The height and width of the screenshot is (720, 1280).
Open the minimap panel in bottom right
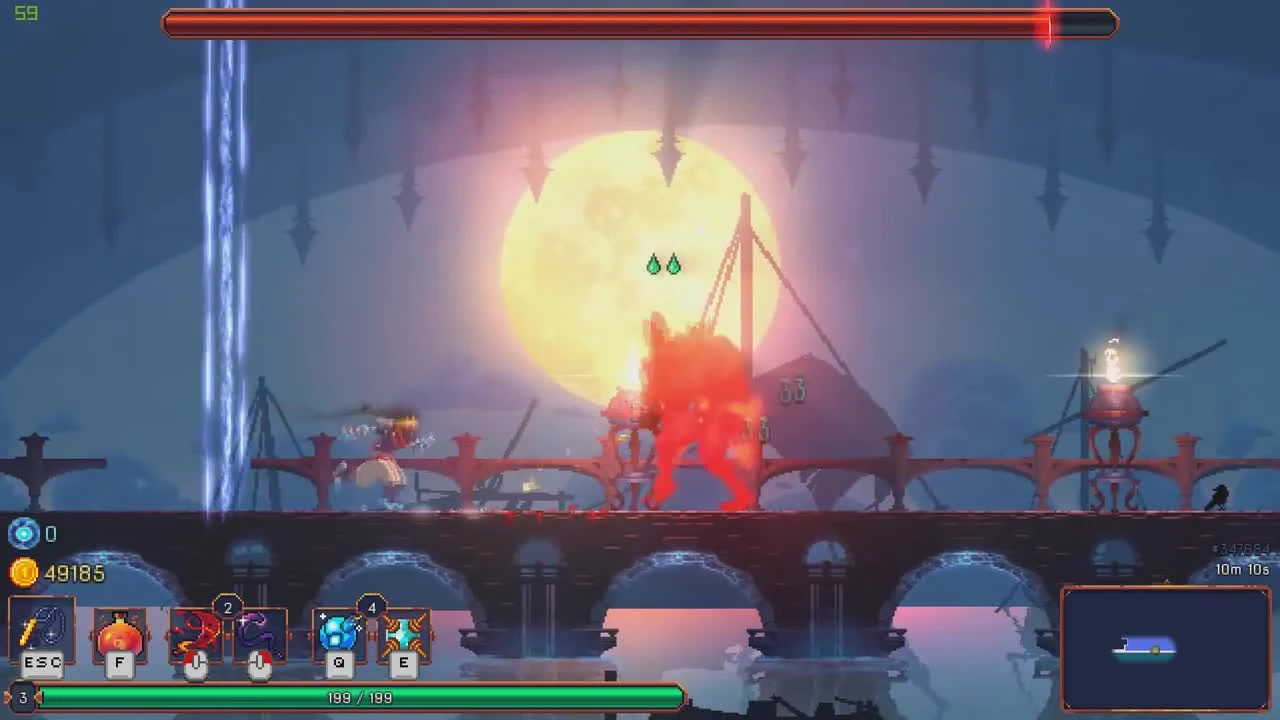click(x=1165, y=648)
